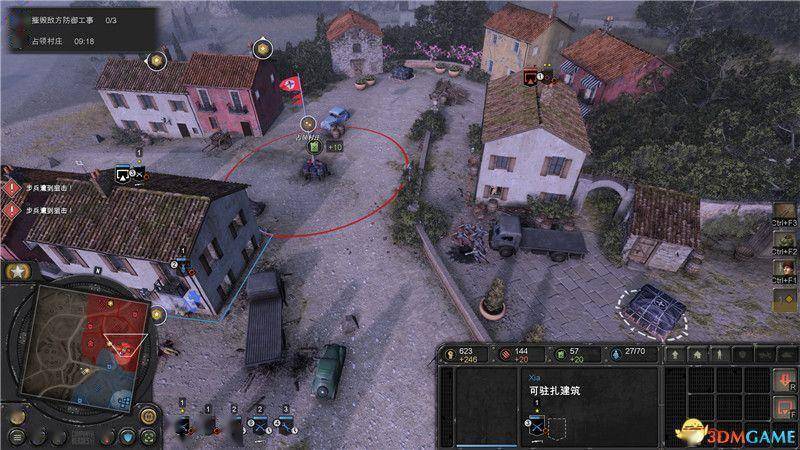The height and width of the screenshot is (450, 800).
Task: Click the capture point icon in red circle
Action: coord(314,148)
